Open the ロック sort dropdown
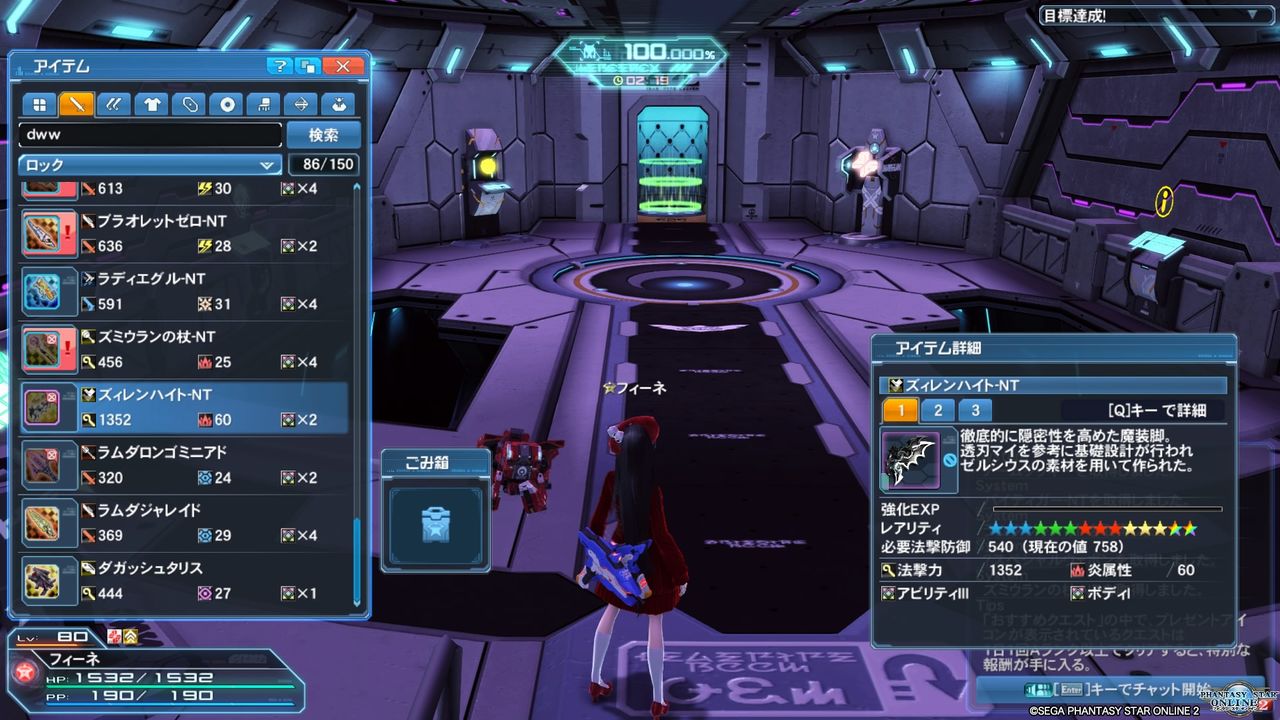The width and height of the screenshot is (1280, 720). 148,164
